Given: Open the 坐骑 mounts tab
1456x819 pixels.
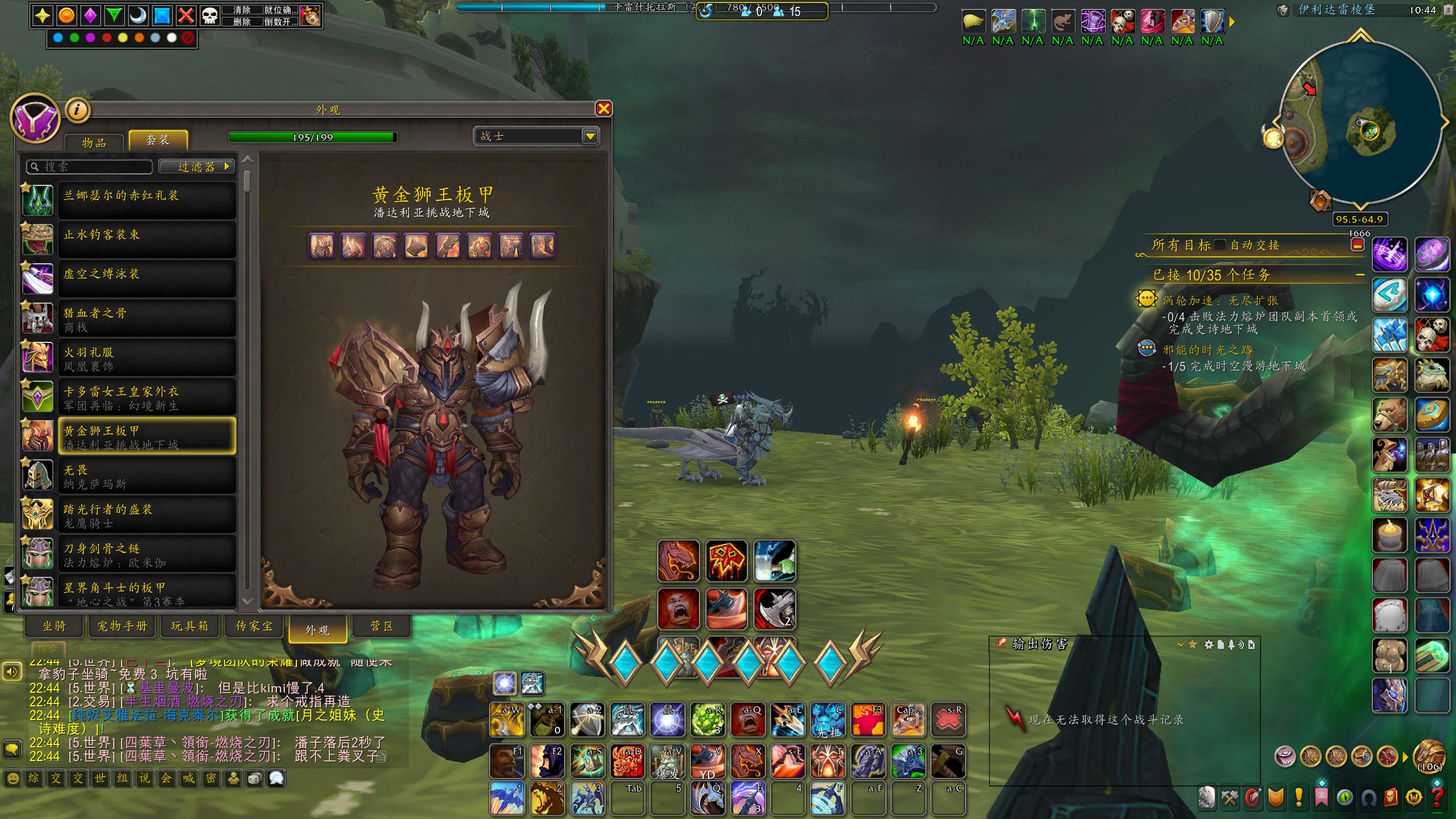Looking at the screenshot, I should [55, 626].
